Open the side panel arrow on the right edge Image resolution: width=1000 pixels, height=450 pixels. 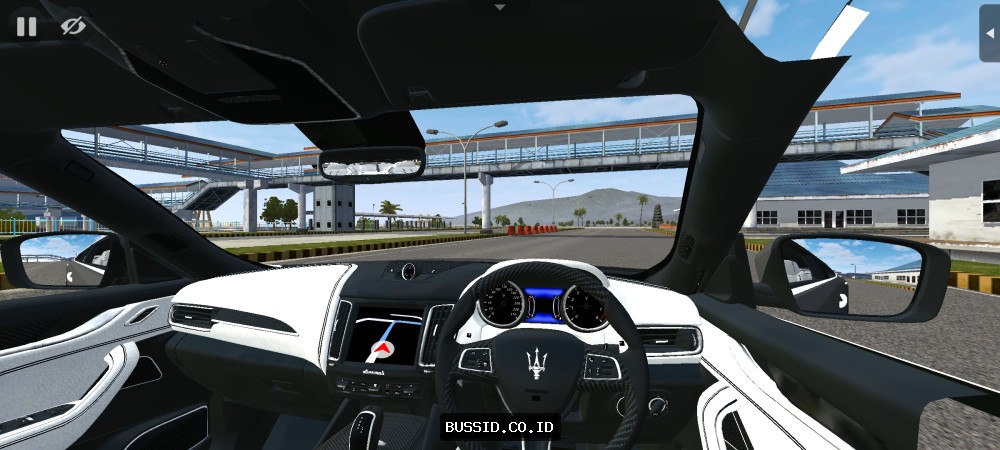990,31
